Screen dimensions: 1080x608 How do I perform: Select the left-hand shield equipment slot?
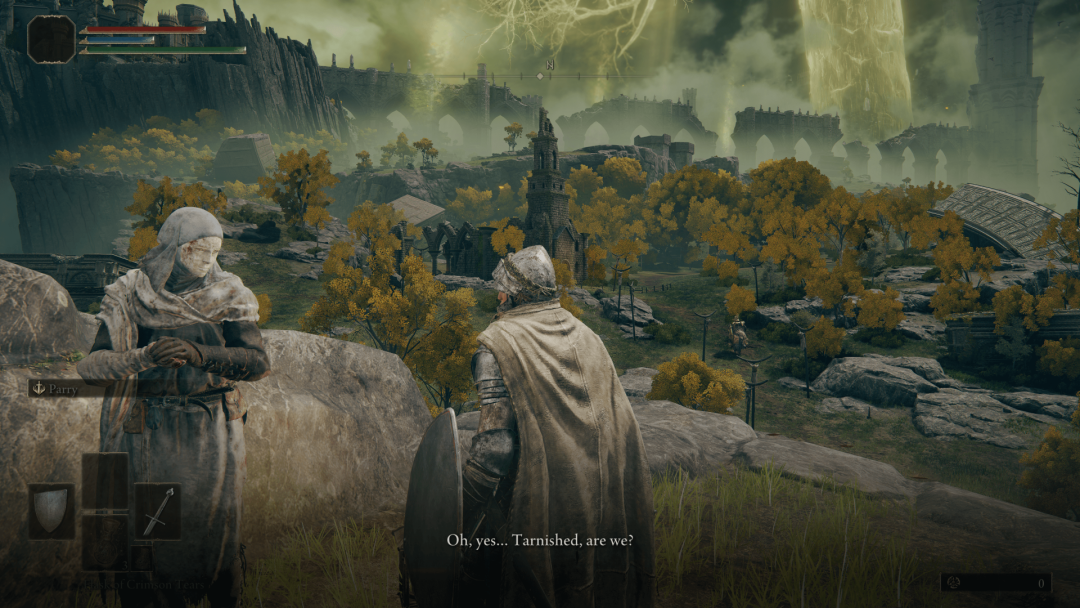coord(51,511)
